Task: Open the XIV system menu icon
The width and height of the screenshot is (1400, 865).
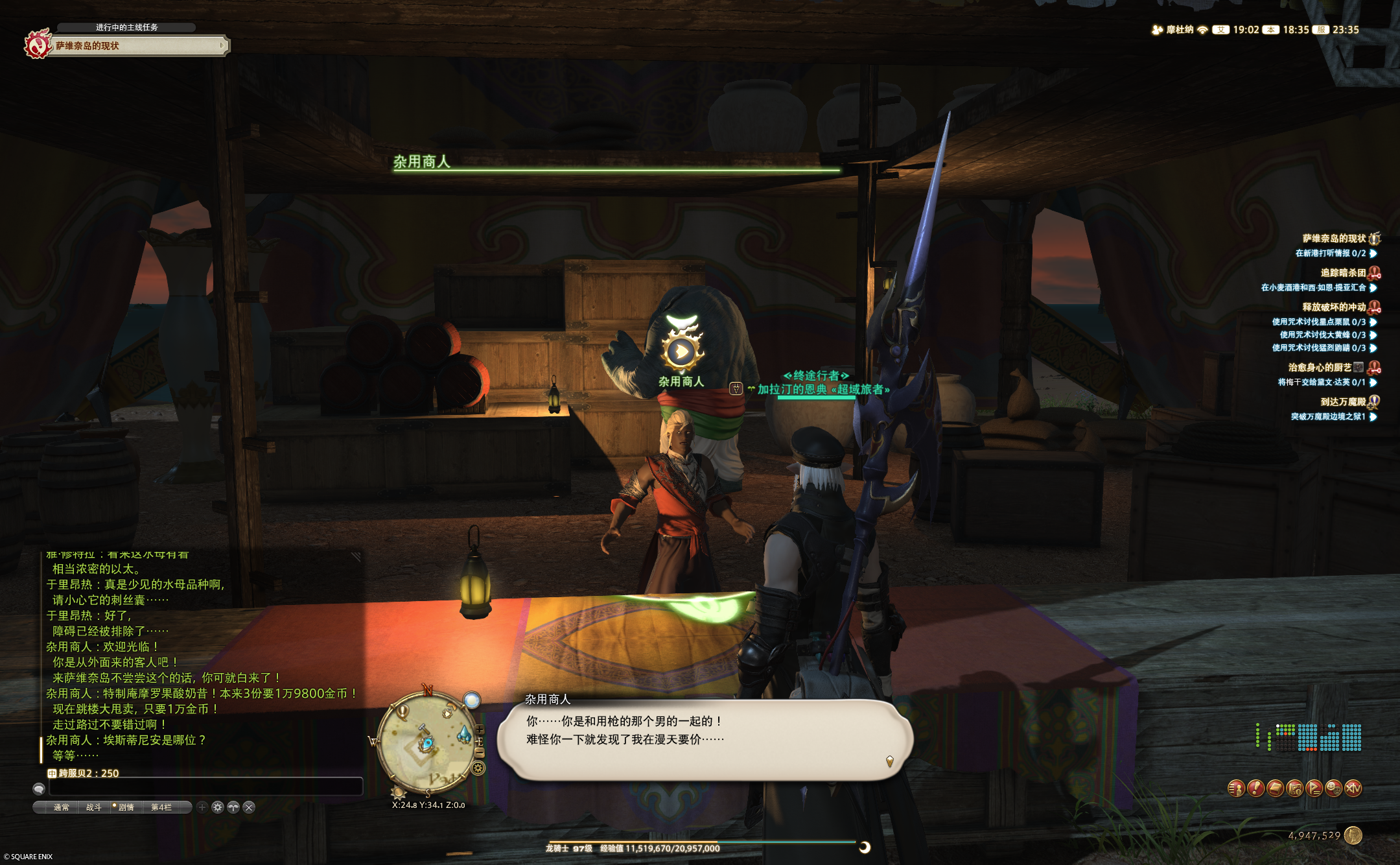Action: [x=1353, y=788]
